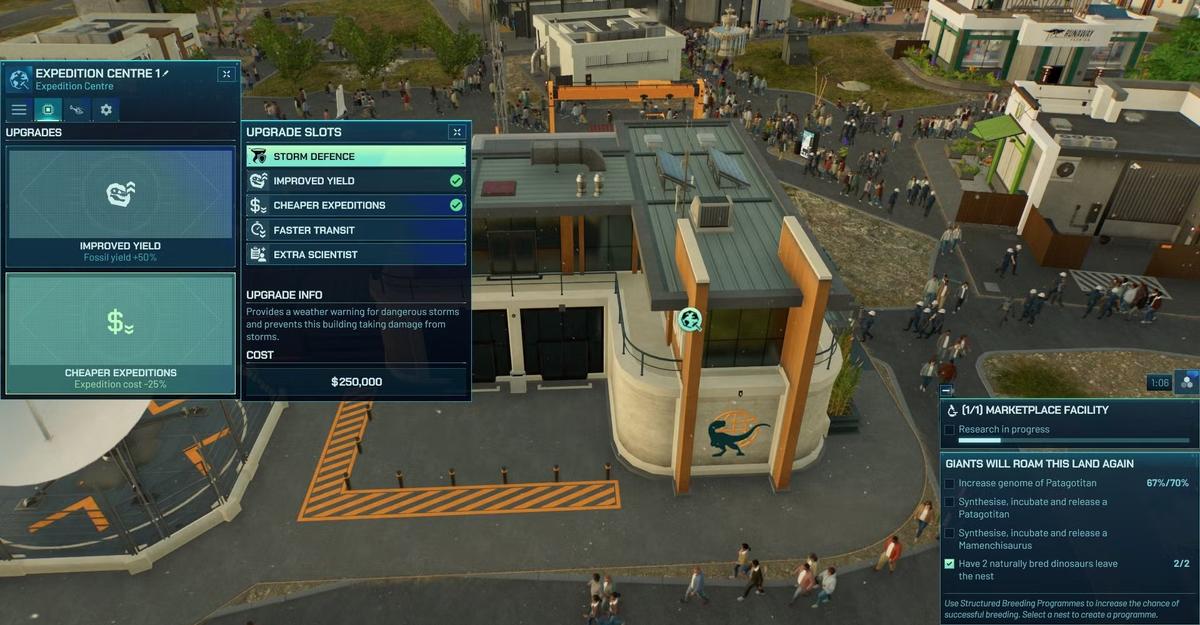
Task: Choose the Improved Yield upgrade option
Action: tap(355, 181)
